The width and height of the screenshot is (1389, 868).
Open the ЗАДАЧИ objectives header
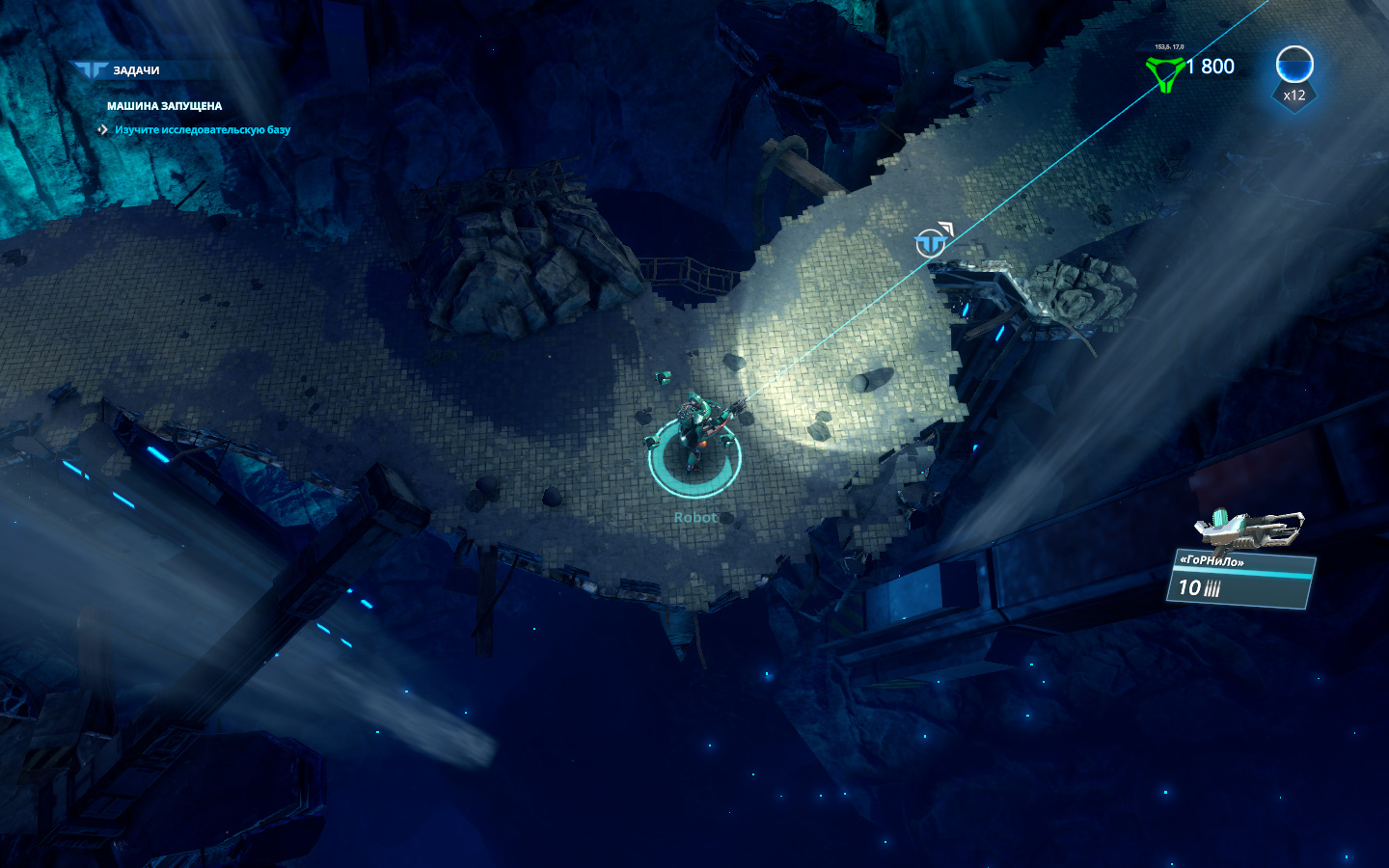pyautogui.click(x=135, y=70)
